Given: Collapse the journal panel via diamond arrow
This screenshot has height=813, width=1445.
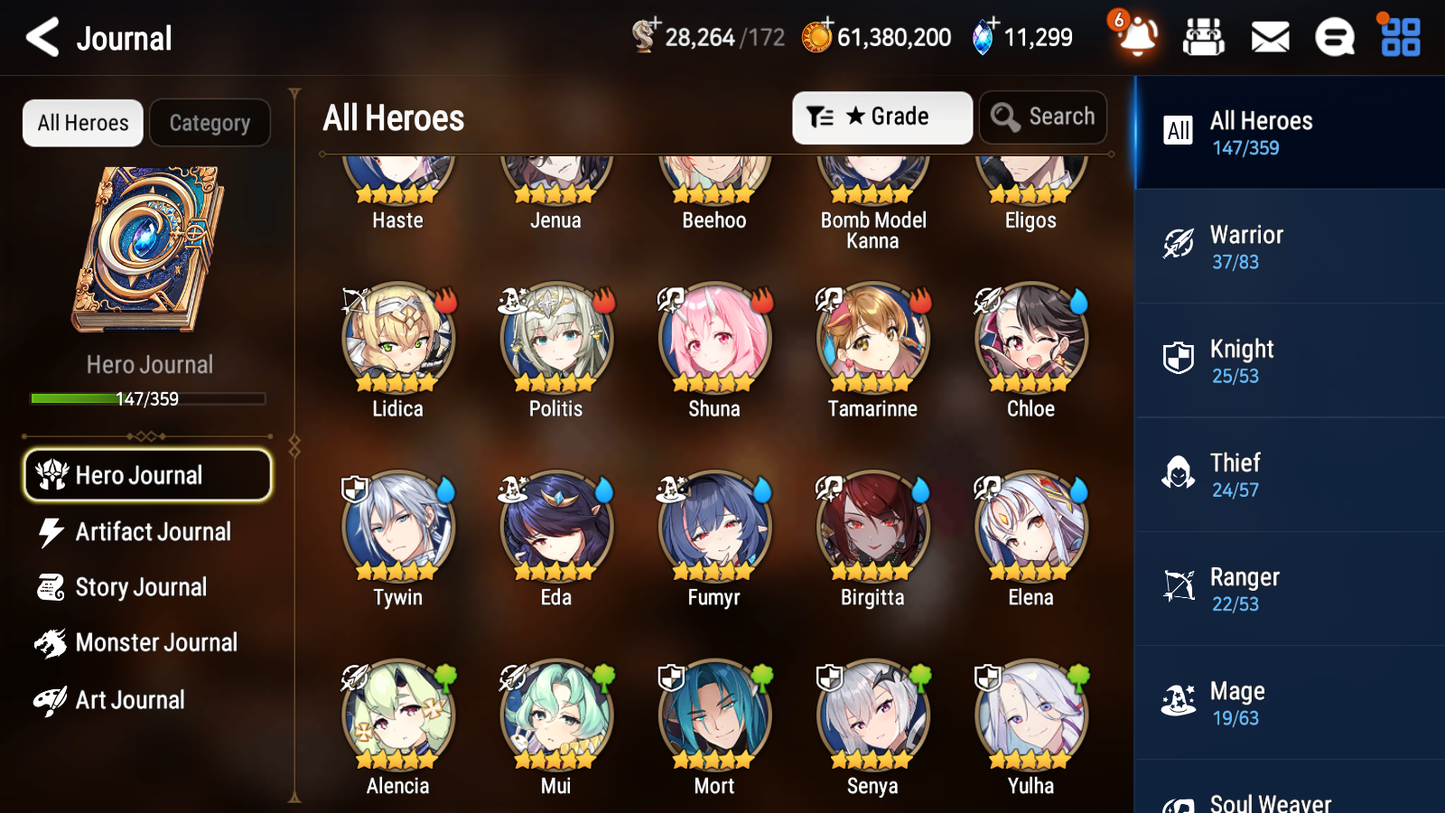Looking at the screenshot, I should (293, 446).
